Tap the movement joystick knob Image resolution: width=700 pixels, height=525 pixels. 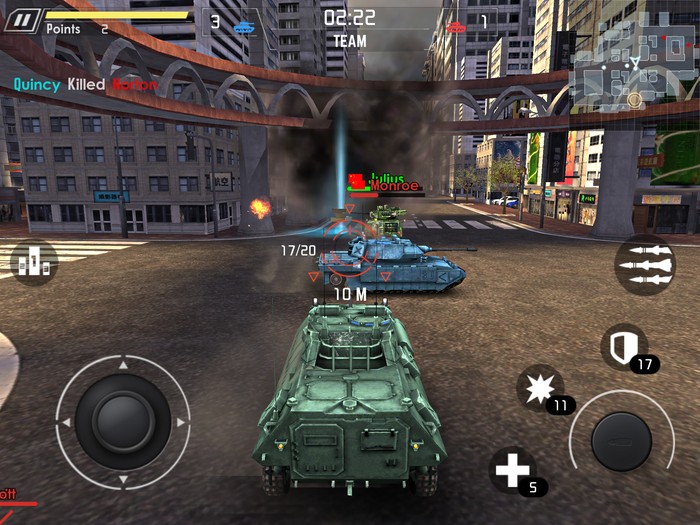pos(122,422)
